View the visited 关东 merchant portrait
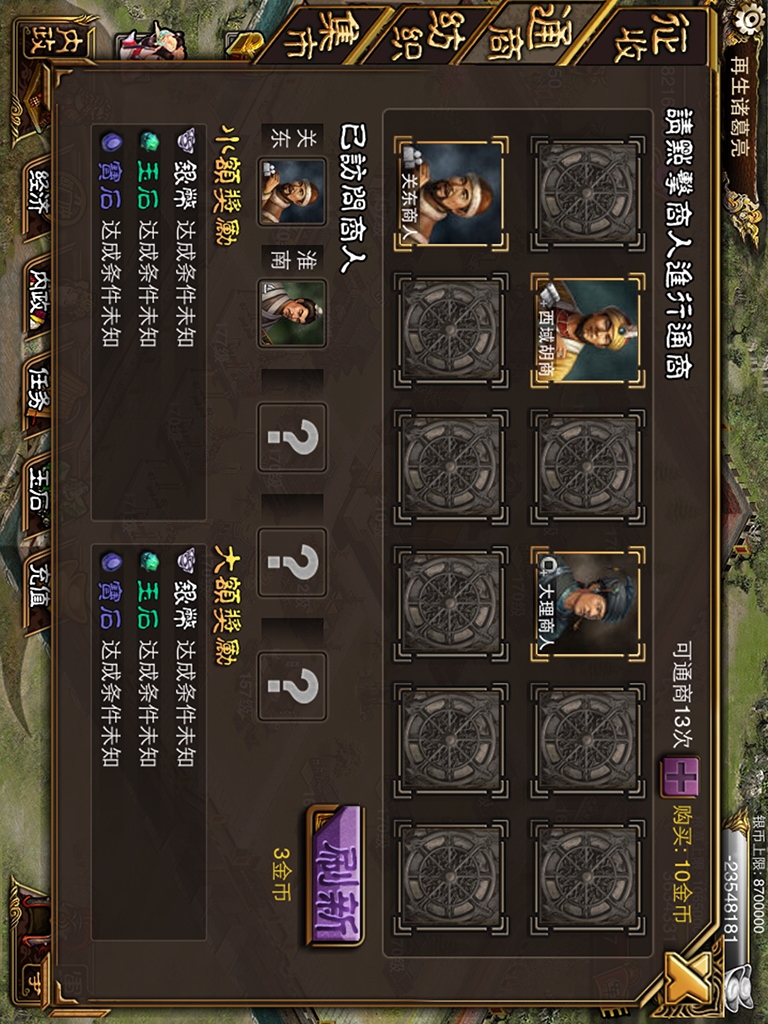Viewport: 768px width, 1024px height. 292,192
